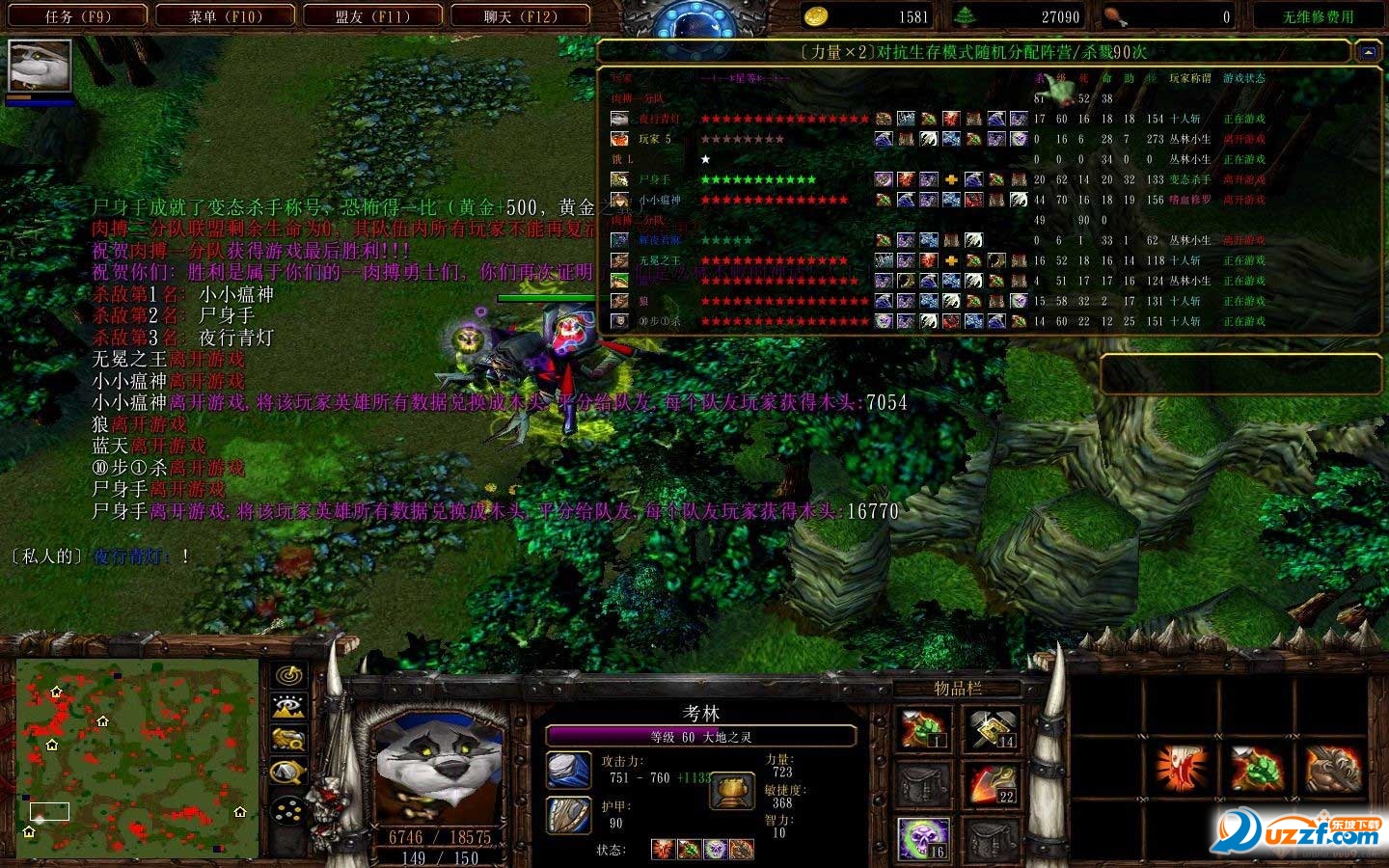Click on the minimap
Image resolution: width=1389 pixels, height=868 pixels.
[x=137, y=759]
